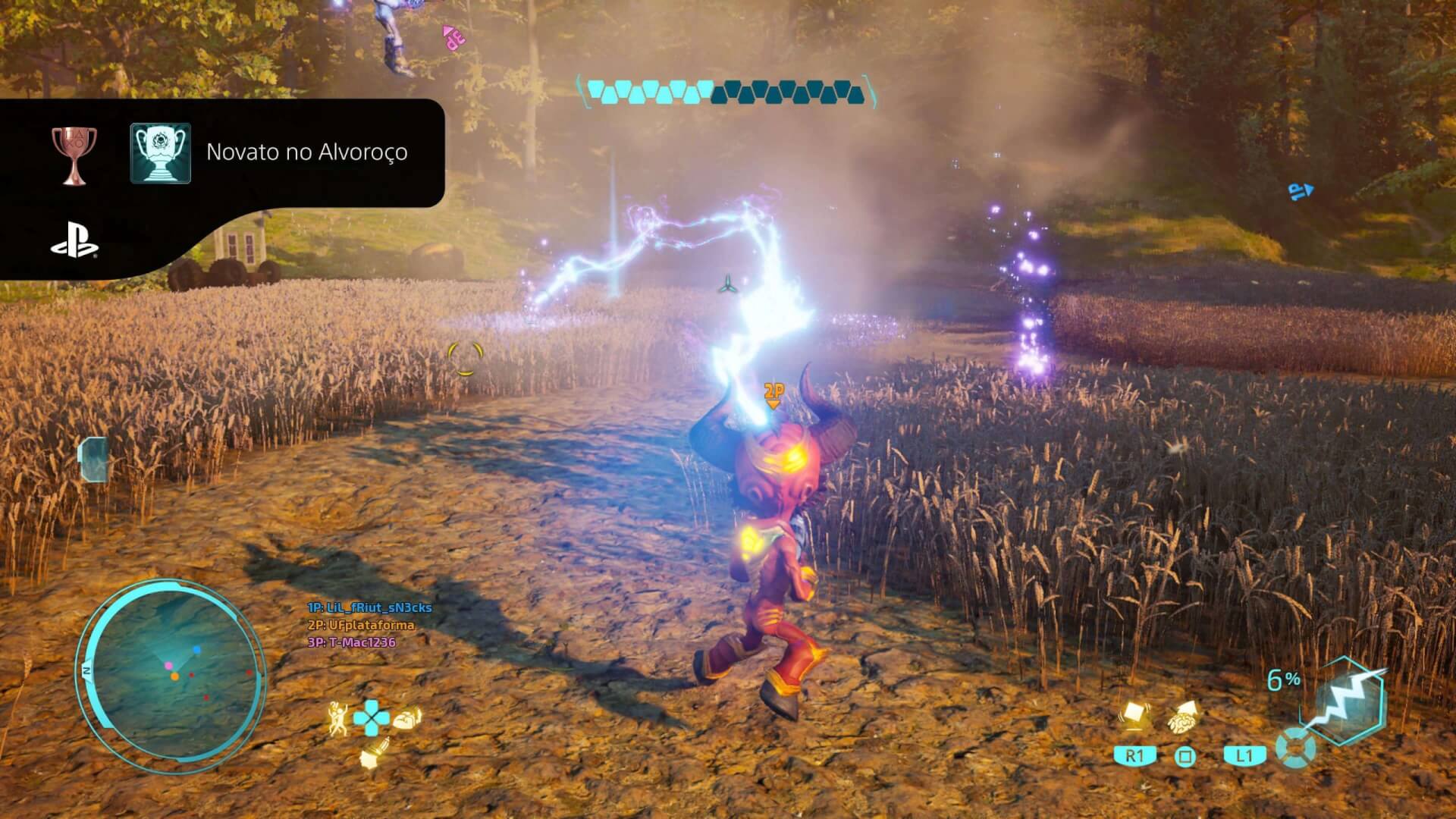Choose the brain emote icon
This screenshot has height=819, width=1456.
pyautogui.click(x=406, y=717)
